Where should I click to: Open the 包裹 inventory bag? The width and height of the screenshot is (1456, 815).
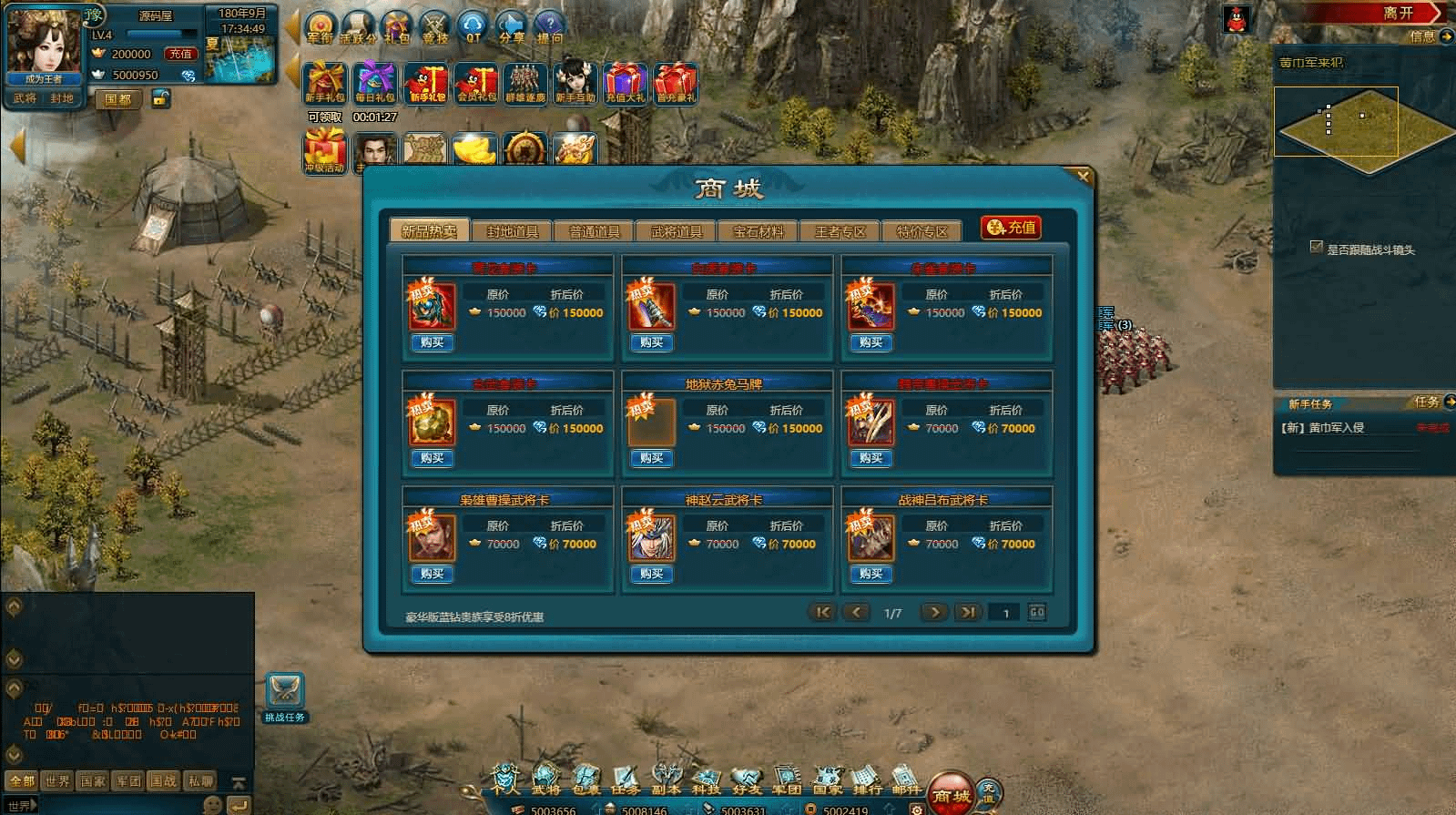585,779
